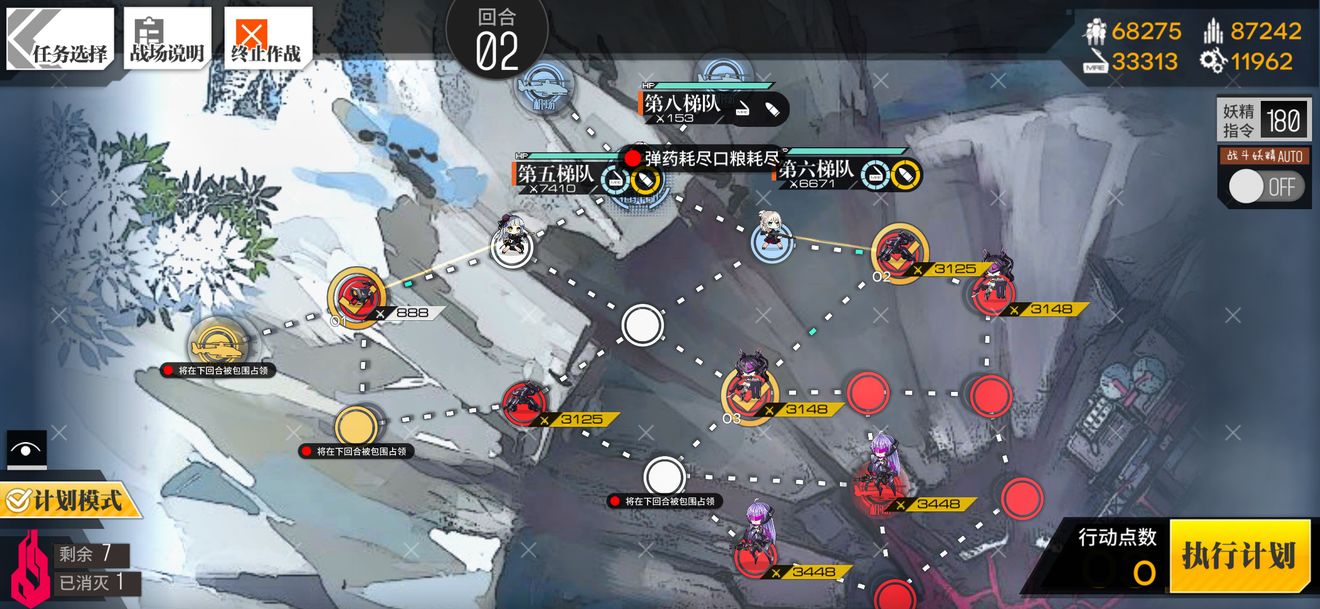Go back to 任务选择 mission select

[x=60, y=40]
